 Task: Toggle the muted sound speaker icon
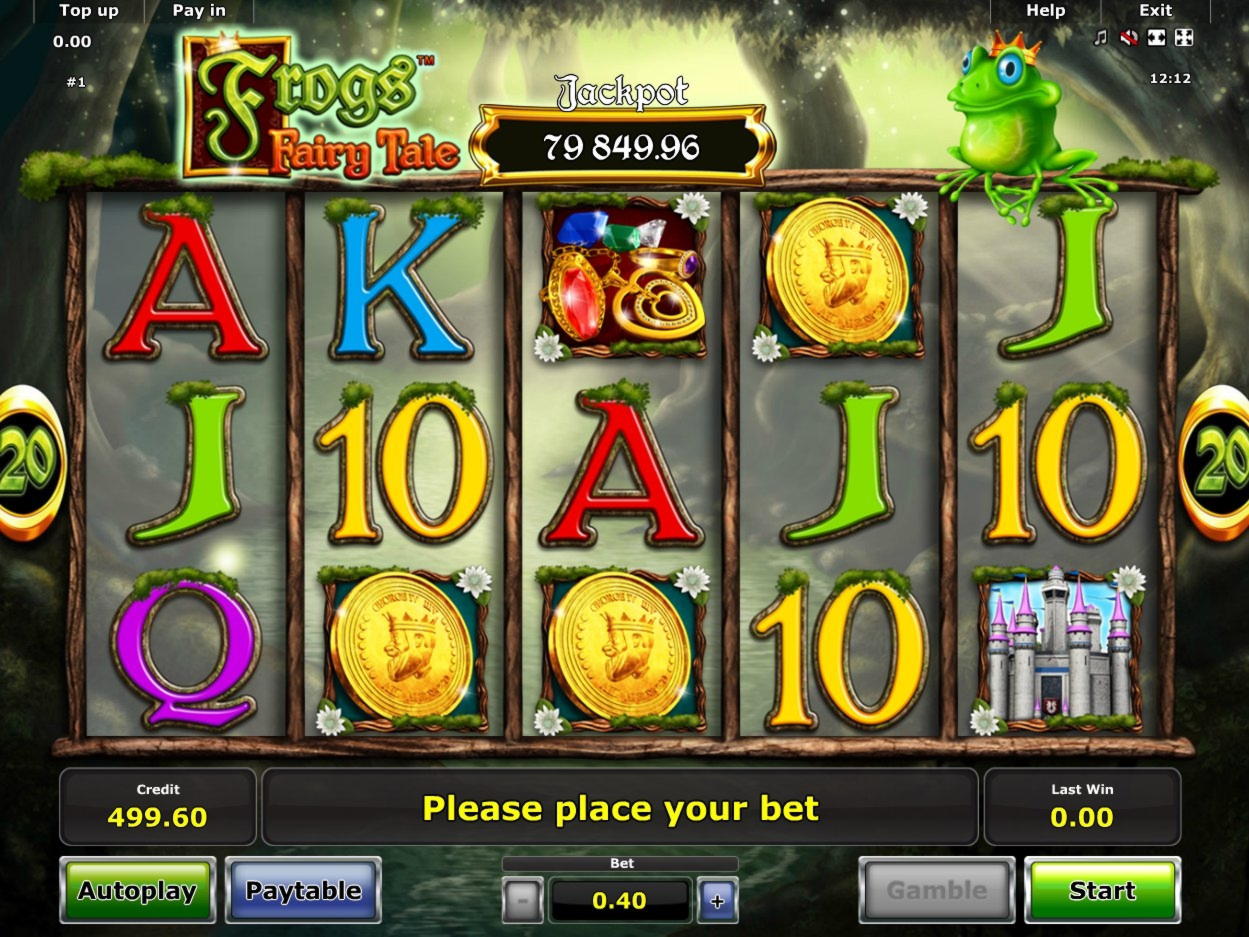(x=1129, y=38)
